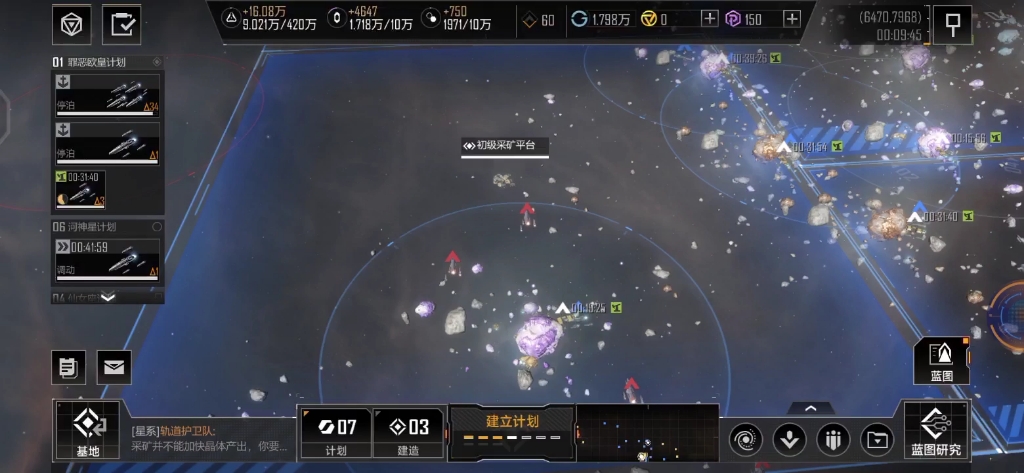Click the round down-arrow icon
Viewport: 1024px width, 473px height.
[790, 438]
